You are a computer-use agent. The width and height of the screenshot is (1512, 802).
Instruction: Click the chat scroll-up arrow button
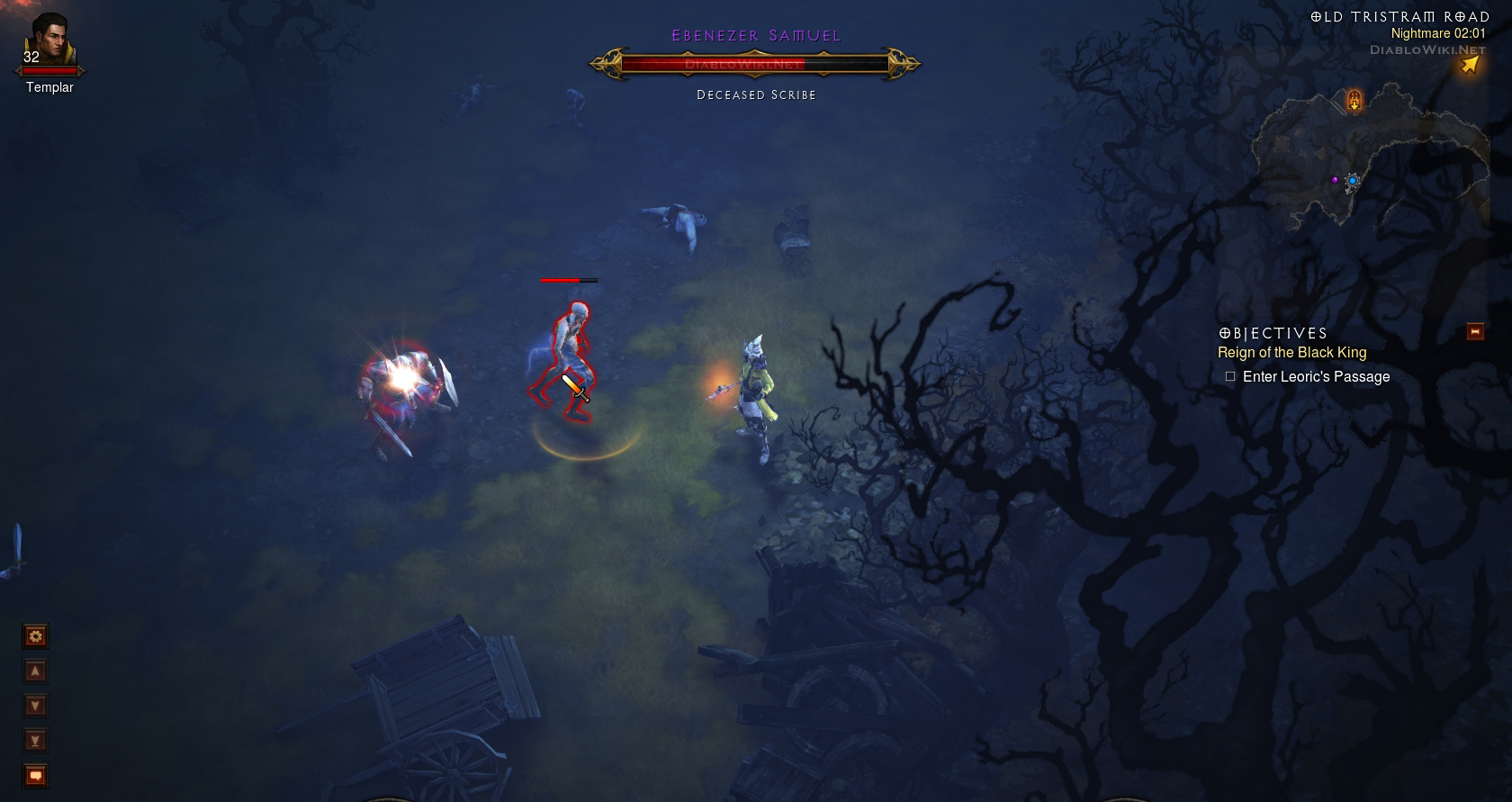35,671
